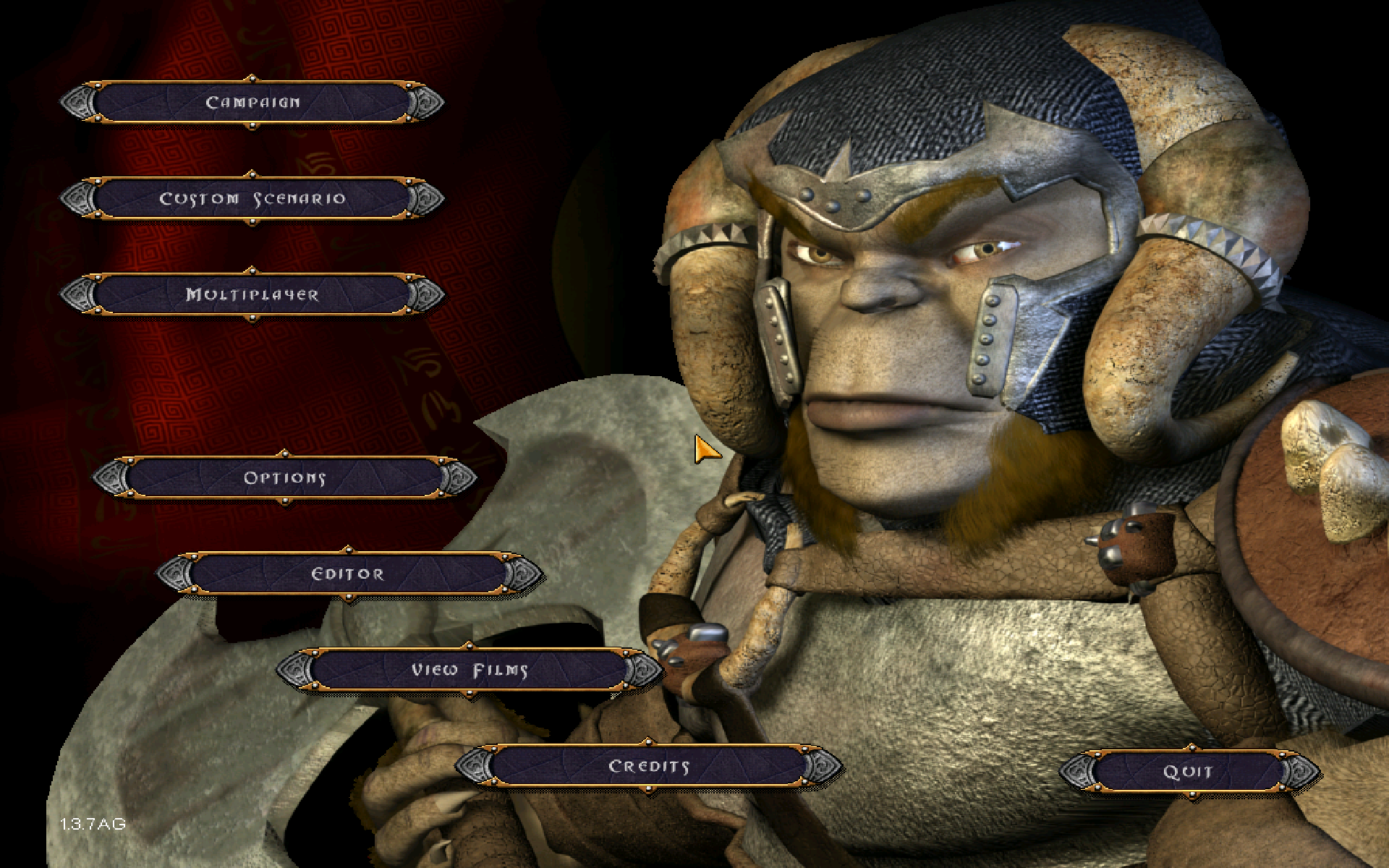Launch the Editor
Screen dimensions: 1389x868
pos(348,574)
